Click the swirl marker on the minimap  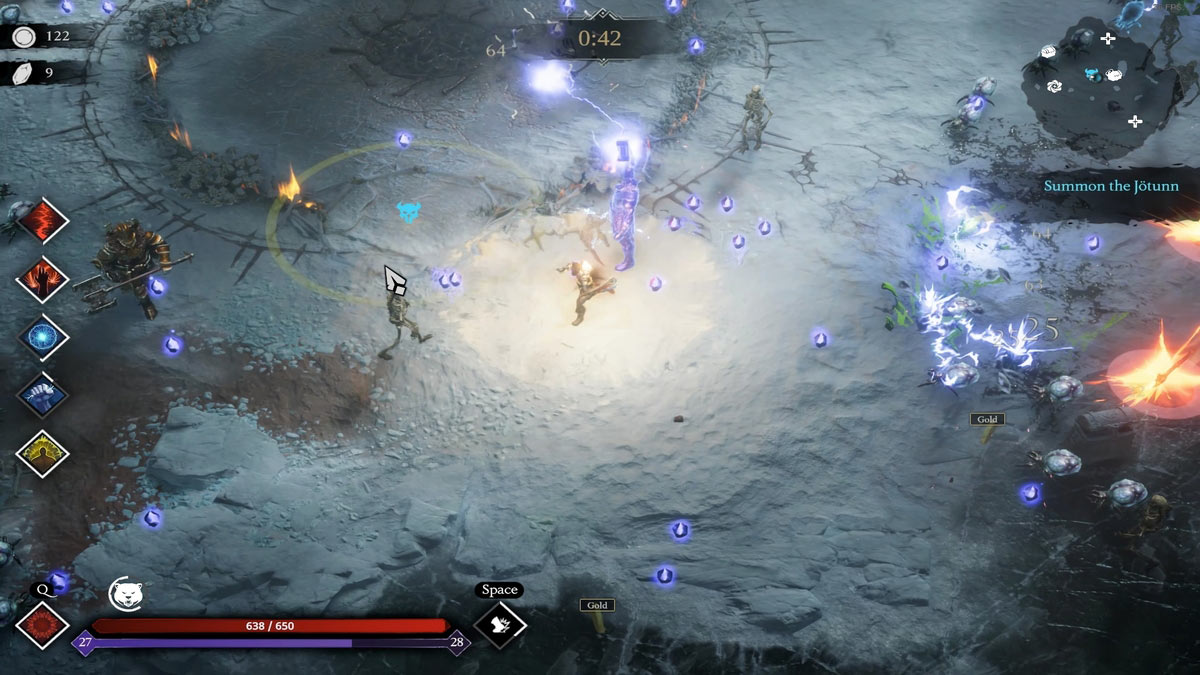[x=1054, y=87]
